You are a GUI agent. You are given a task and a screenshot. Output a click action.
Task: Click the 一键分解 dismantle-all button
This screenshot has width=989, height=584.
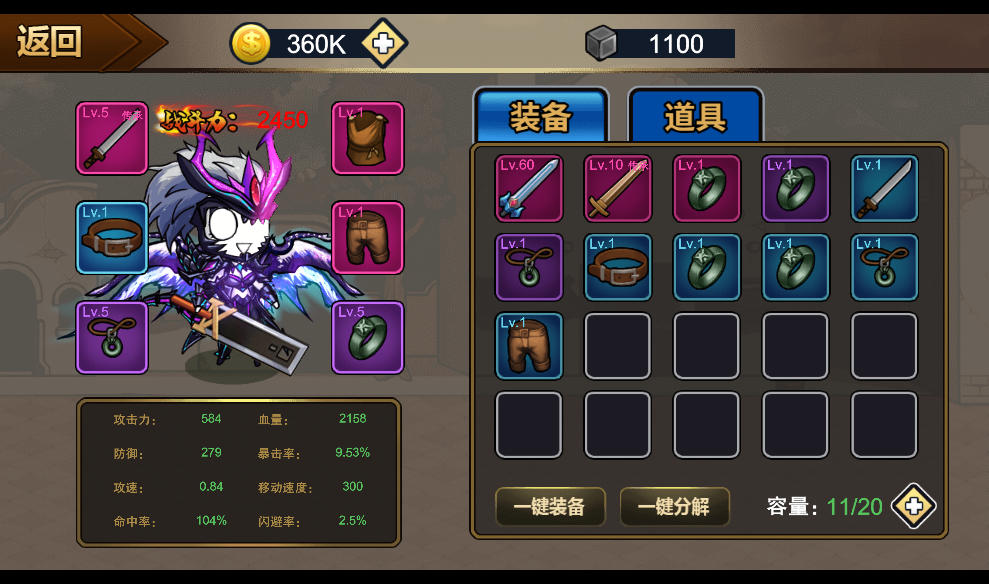tap(674, 507)
